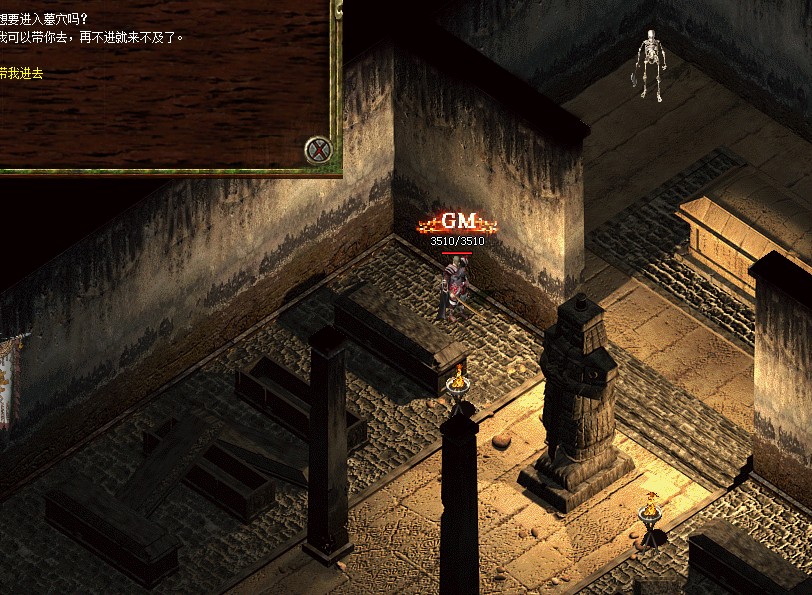Choose the yellow 带我进去 dialogue option
Screen dimensions: 812x595
21,73
